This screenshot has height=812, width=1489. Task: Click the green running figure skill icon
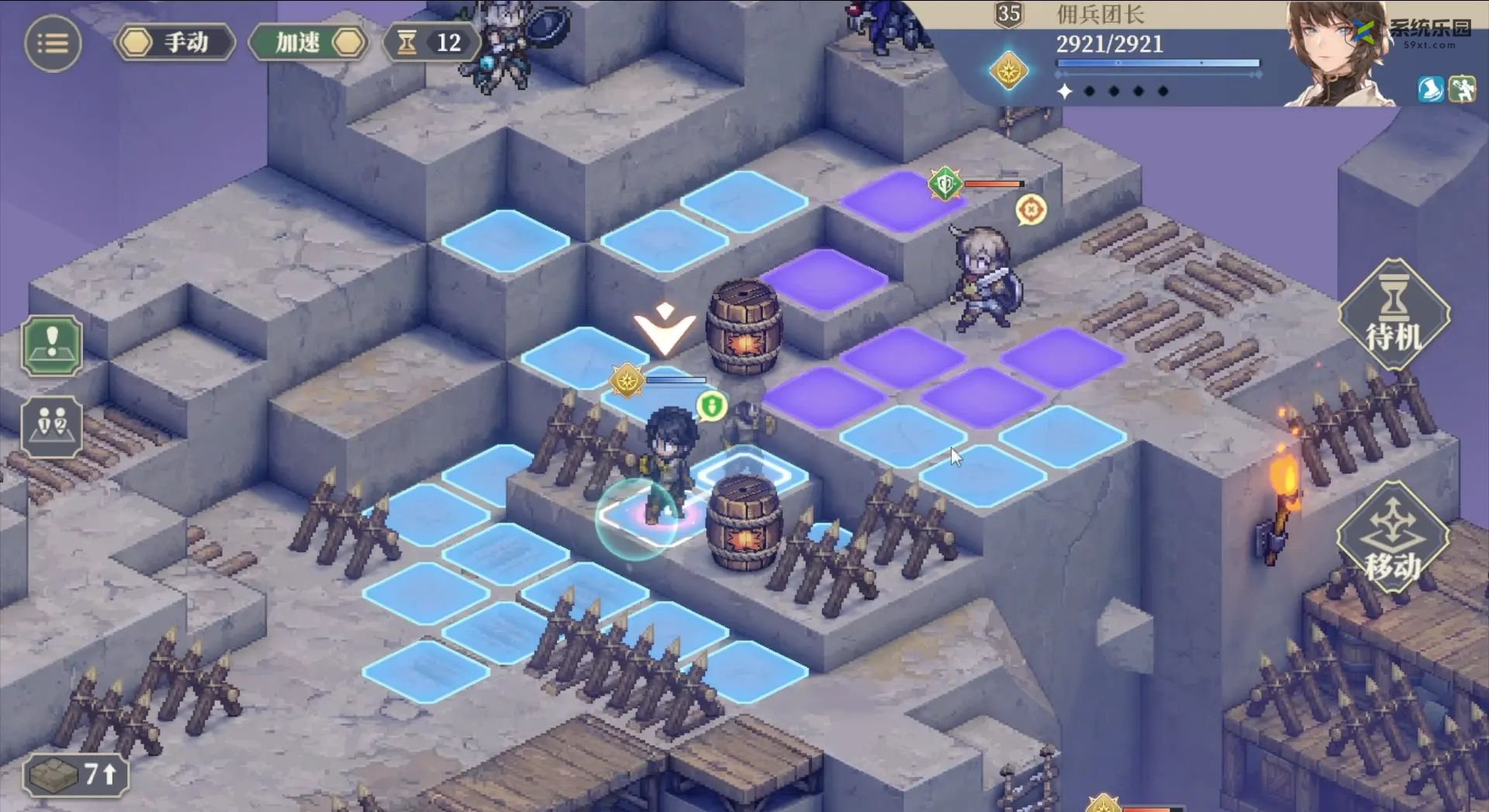tap(1463, 89)
